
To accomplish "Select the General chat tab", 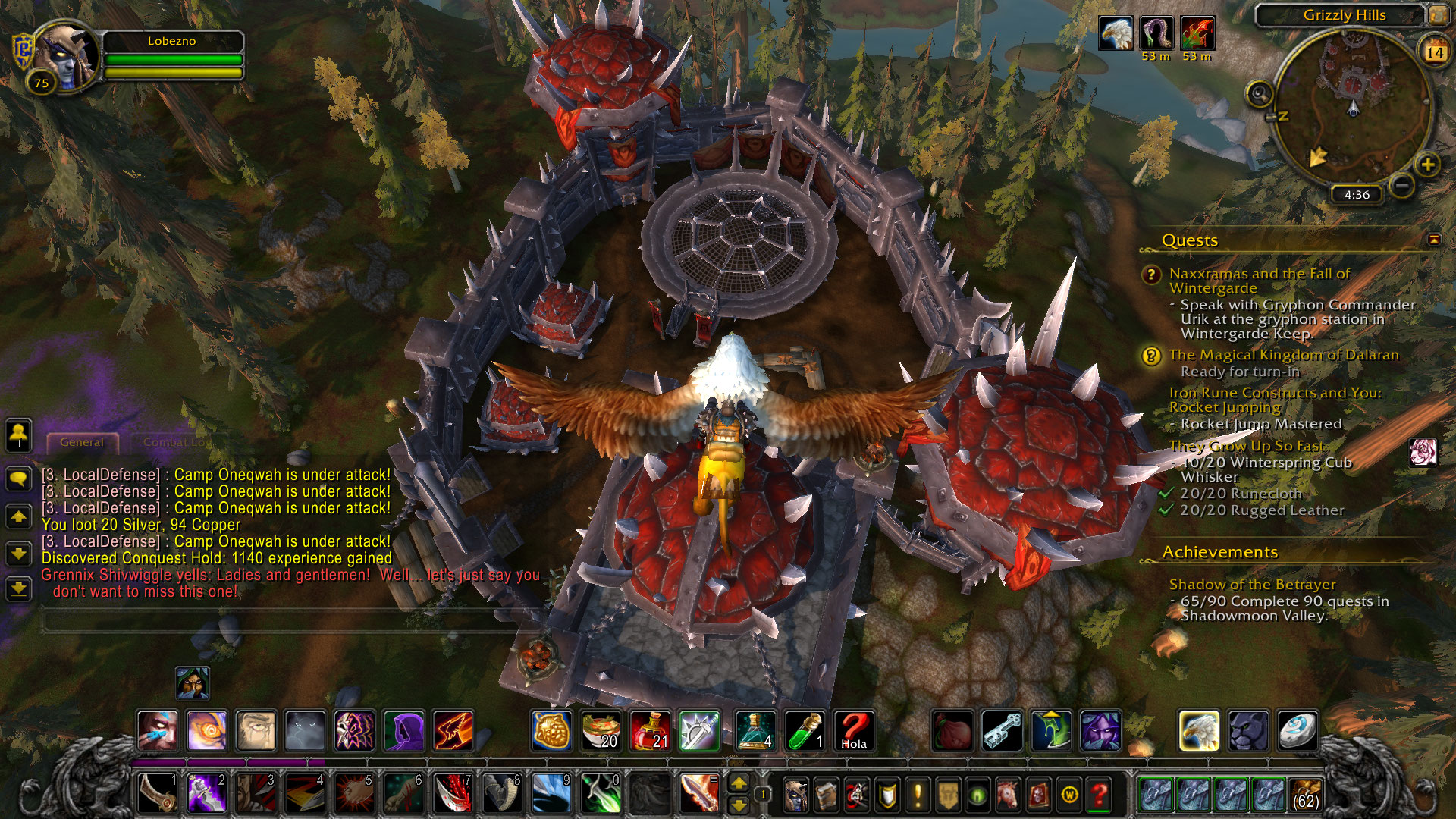I will (82, 442).
